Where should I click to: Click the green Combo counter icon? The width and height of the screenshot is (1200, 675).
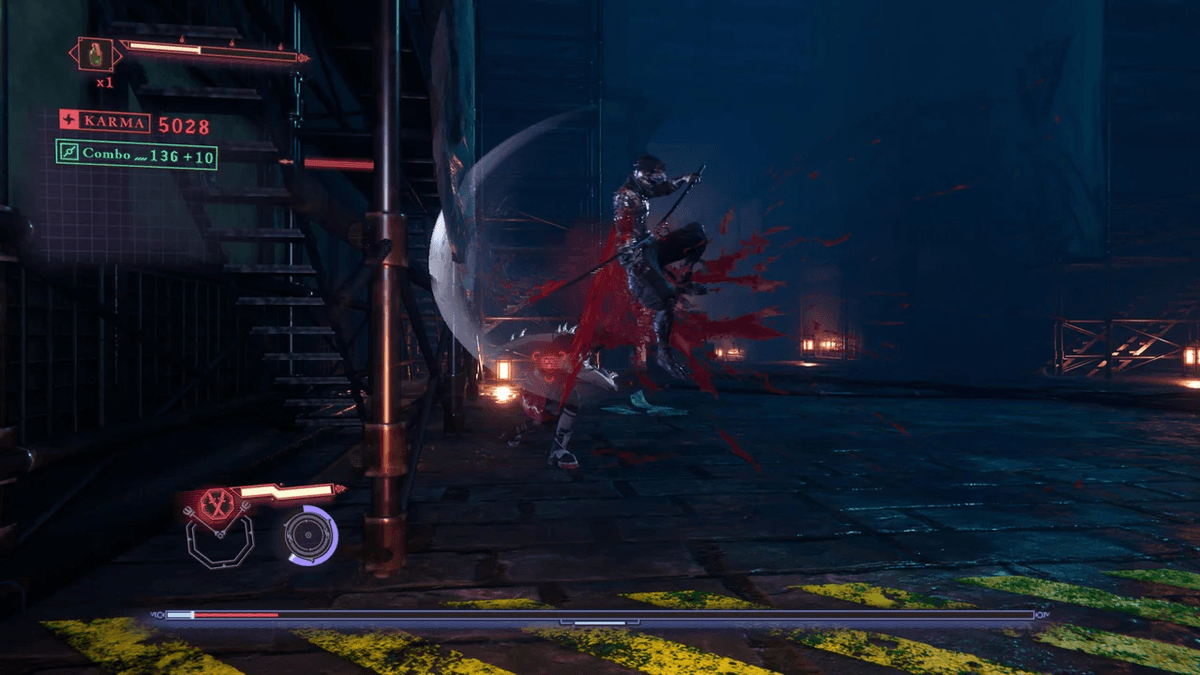(68, 154)
